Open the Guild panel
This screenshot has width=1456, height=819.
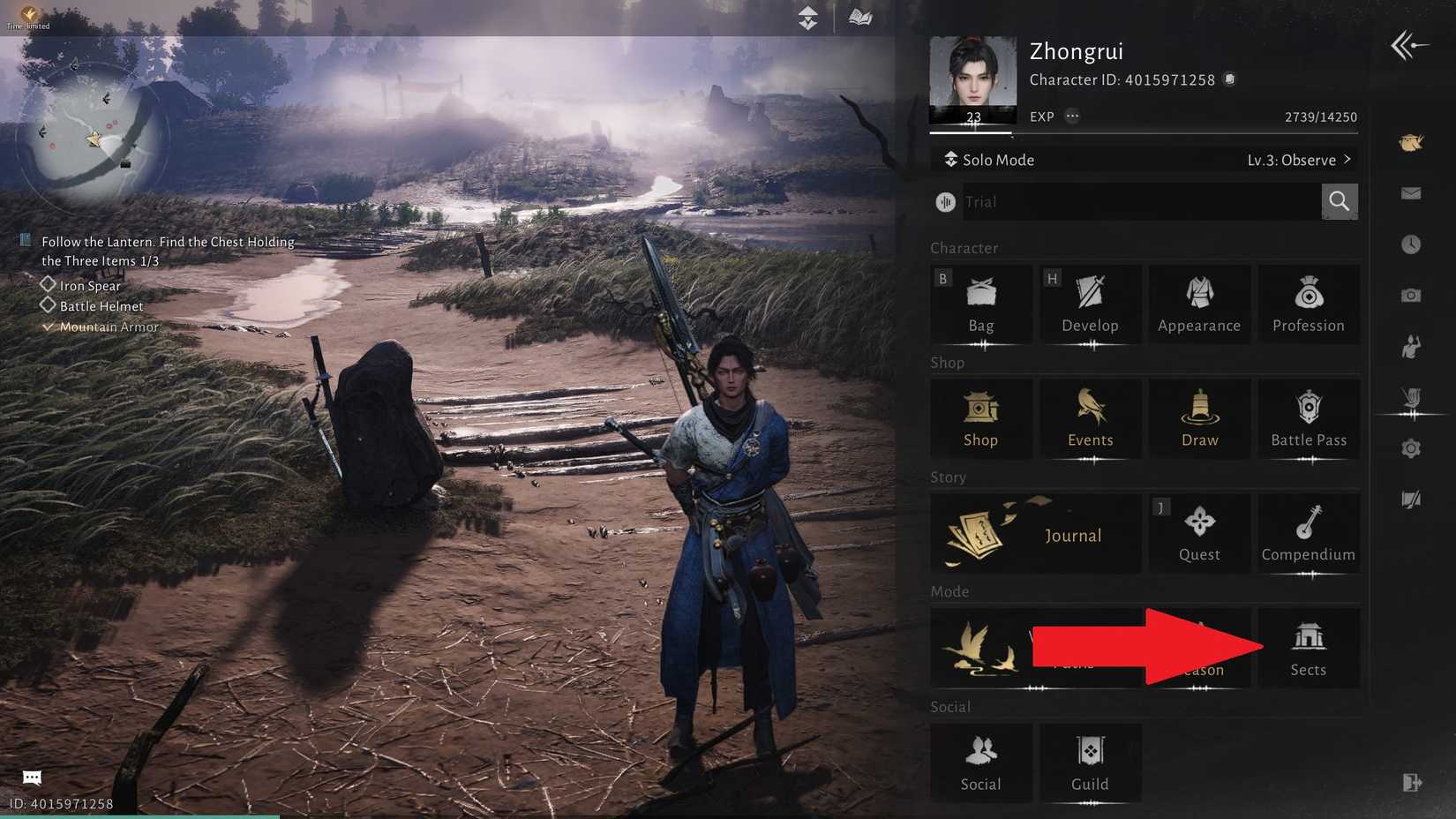click(1090, 763)
